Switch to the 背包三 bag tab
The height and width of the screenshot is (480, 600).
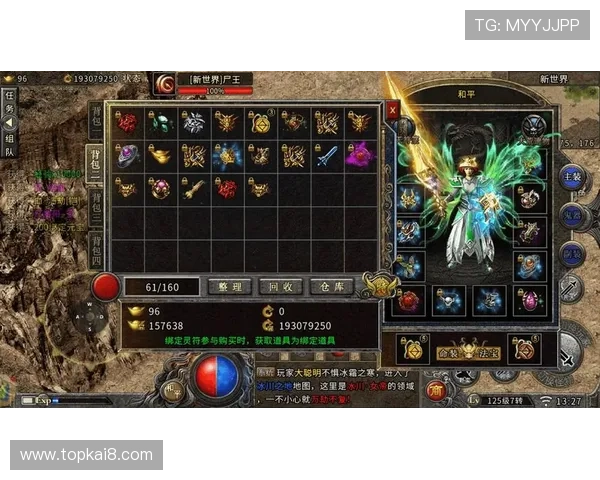pyautogui.click(x=97, y=204)
